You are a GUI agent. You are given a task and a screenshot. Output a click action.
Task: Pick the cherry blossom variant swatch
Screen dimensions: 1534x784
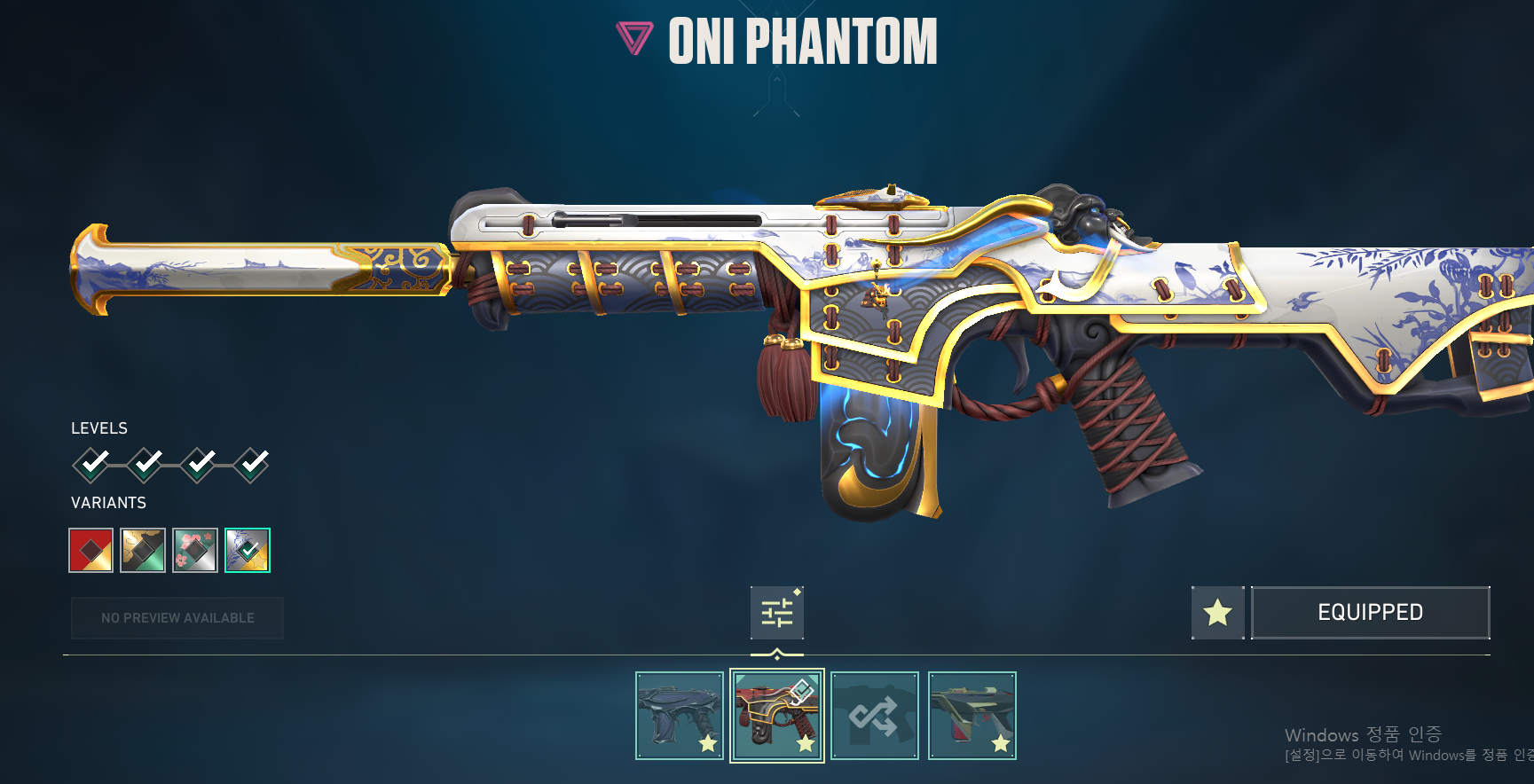[195, 551]
